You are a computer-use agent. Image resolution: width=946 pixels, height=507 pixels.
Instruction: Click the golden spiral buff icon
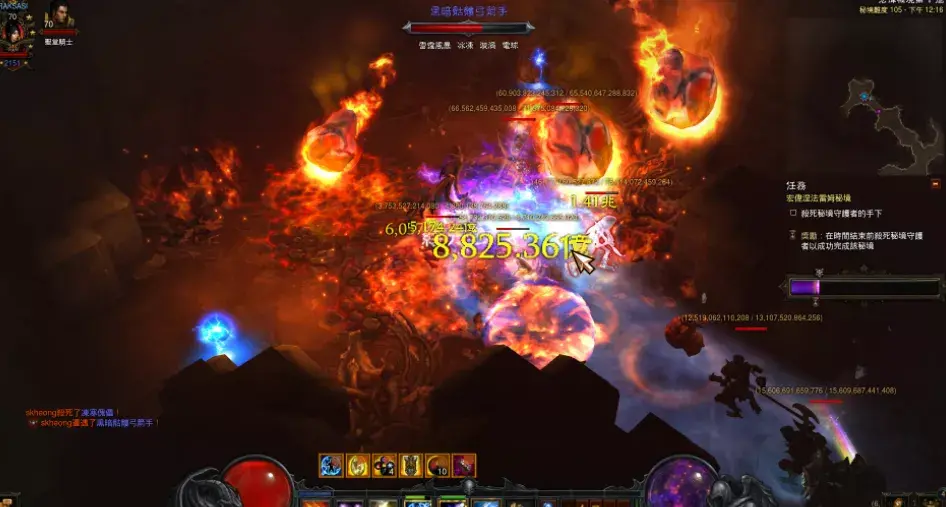358,465
